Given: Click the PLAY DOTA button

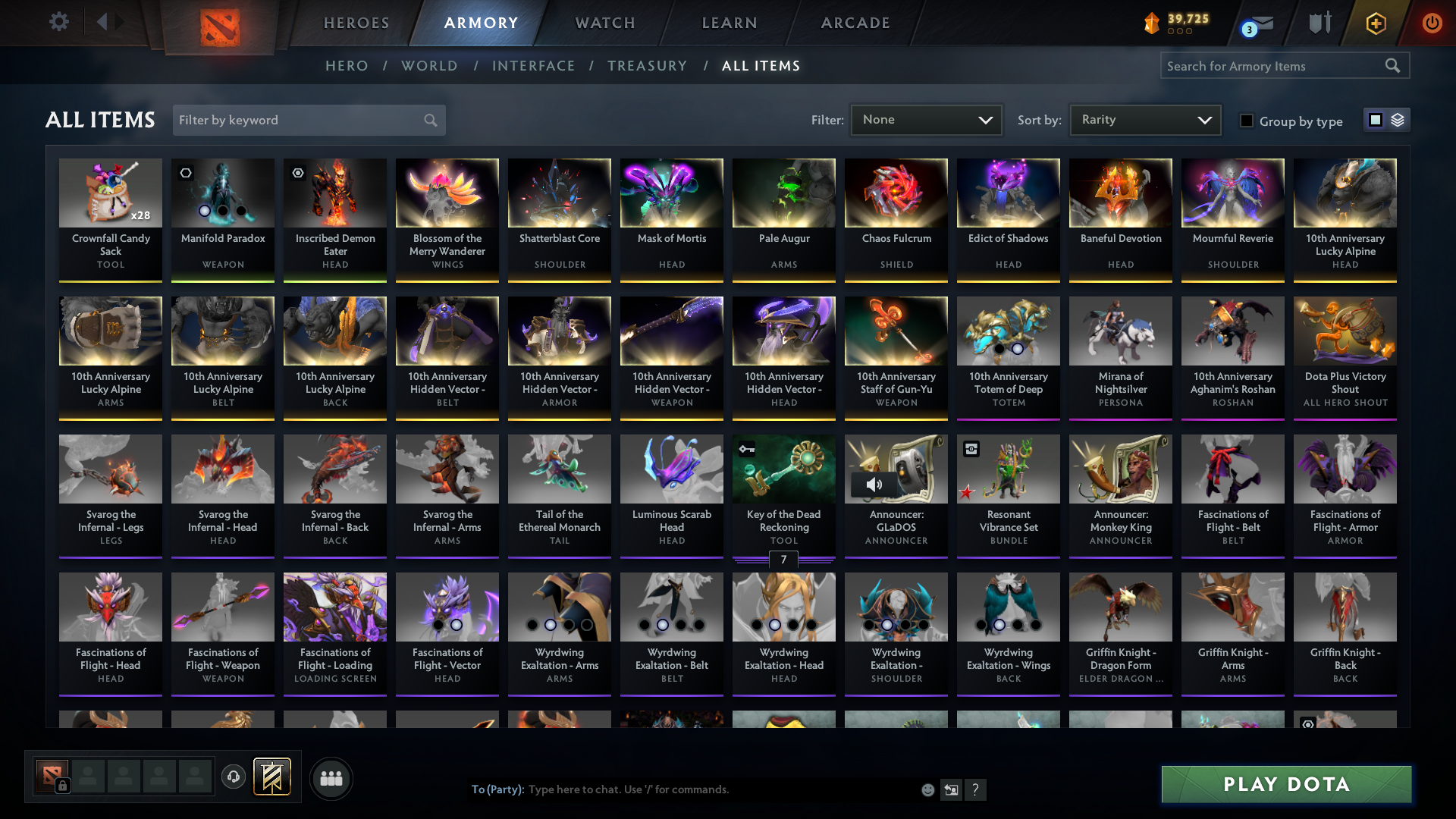Looking at the screenshot, I should pyautogui.click(x=1285, y=785).
